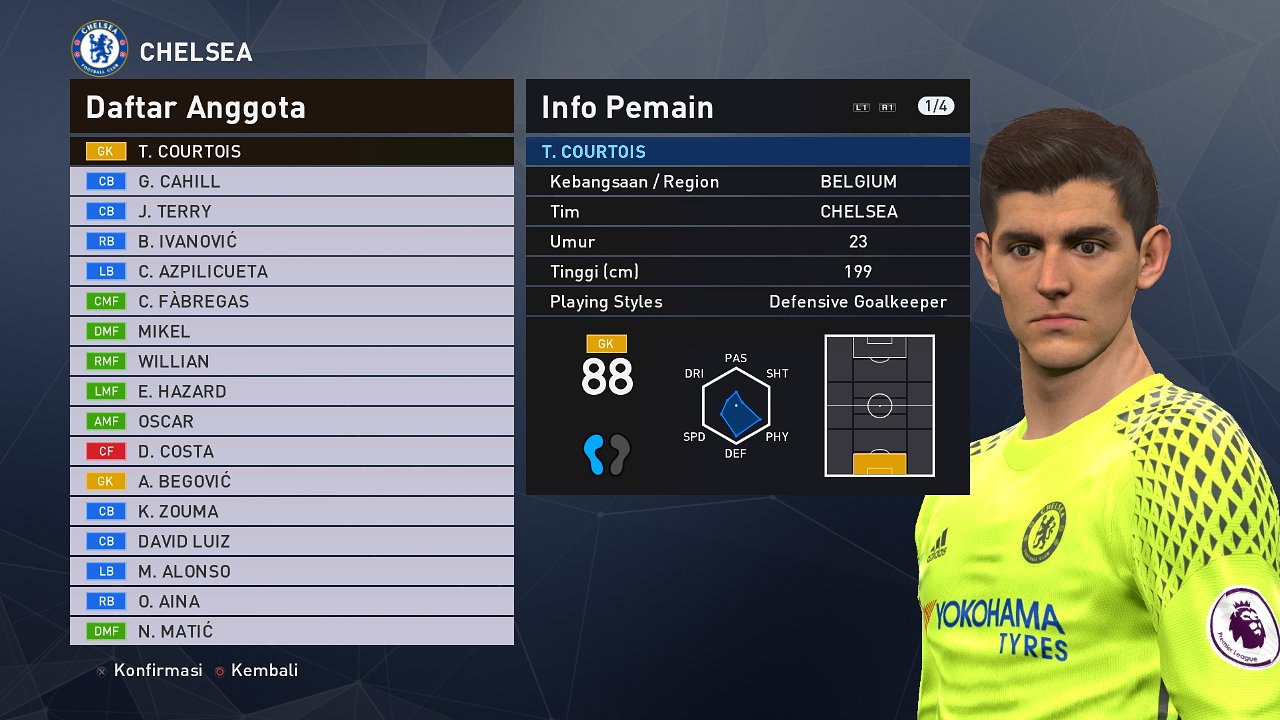Select C. Azpilicueta in the list
This screenshot has width=1280, height=720.
tap(291, 272)
